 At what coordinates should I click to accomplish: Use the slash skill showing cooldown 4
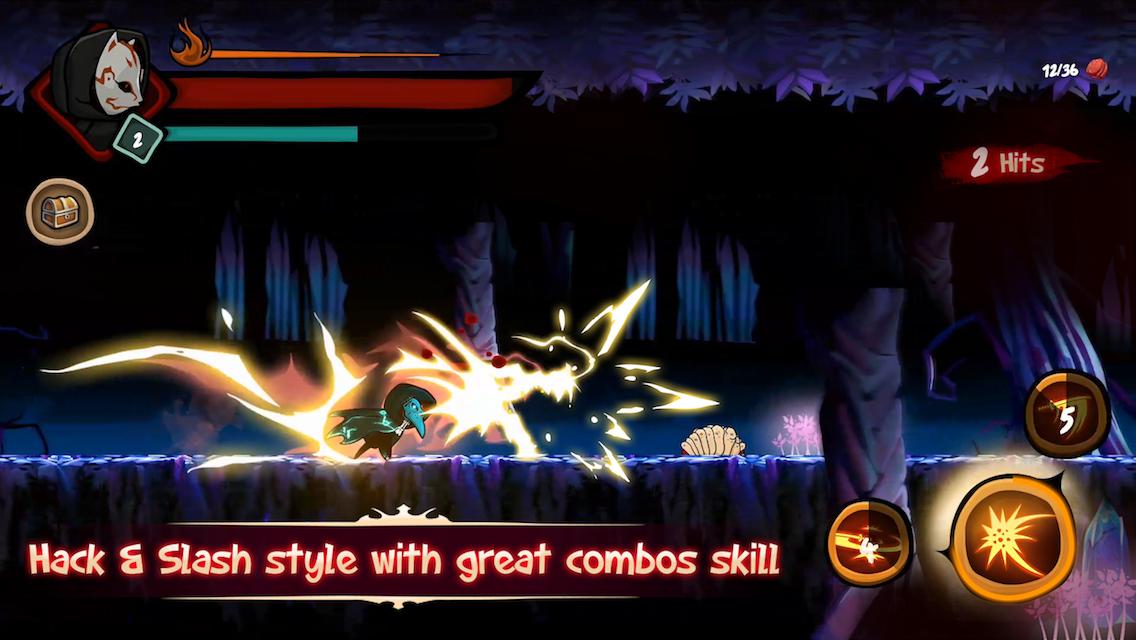click(x=869, y=543)
